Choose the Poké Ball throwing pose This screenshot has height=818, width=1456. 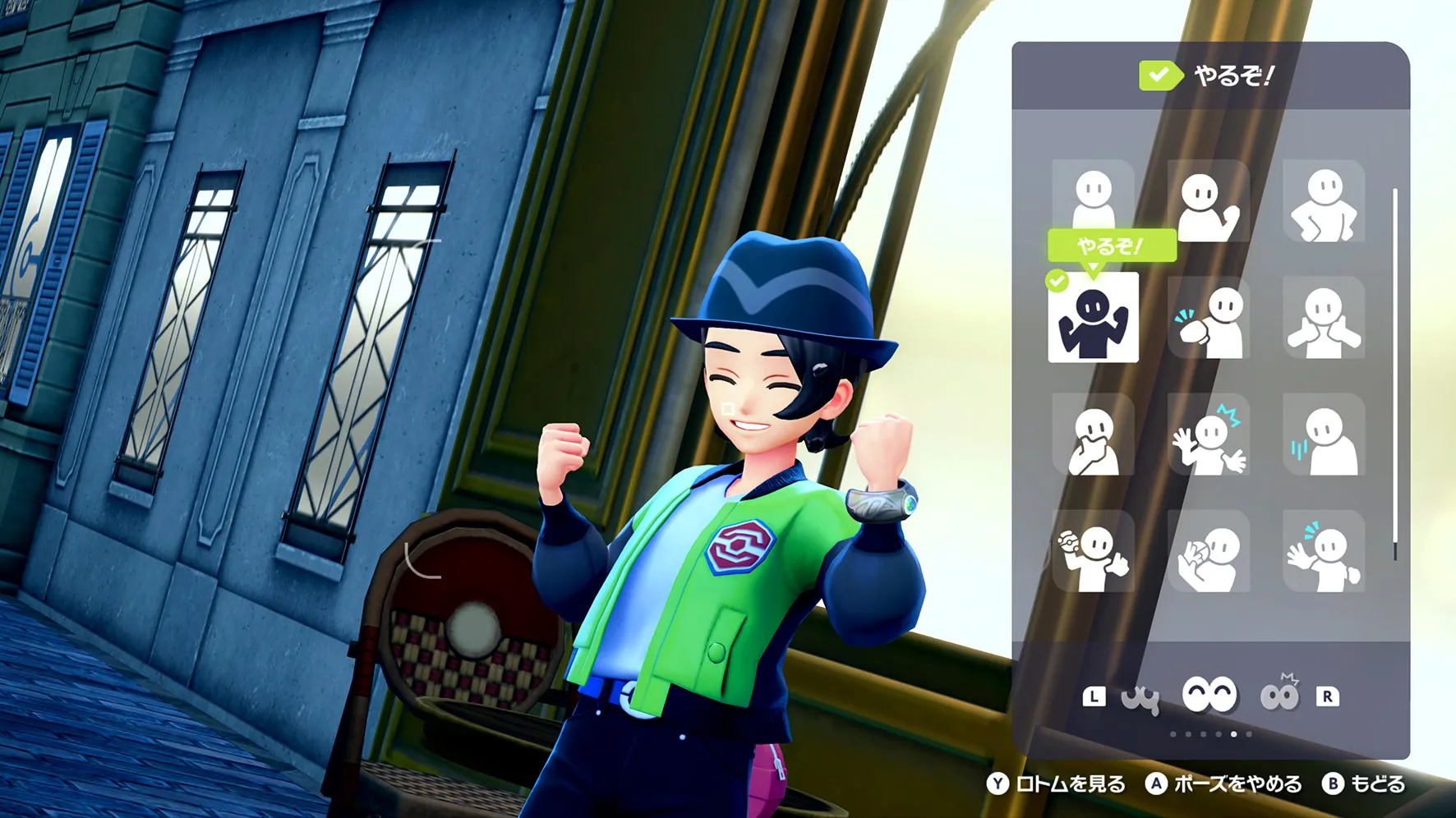pyautogui.click(x=1208, y=551)
